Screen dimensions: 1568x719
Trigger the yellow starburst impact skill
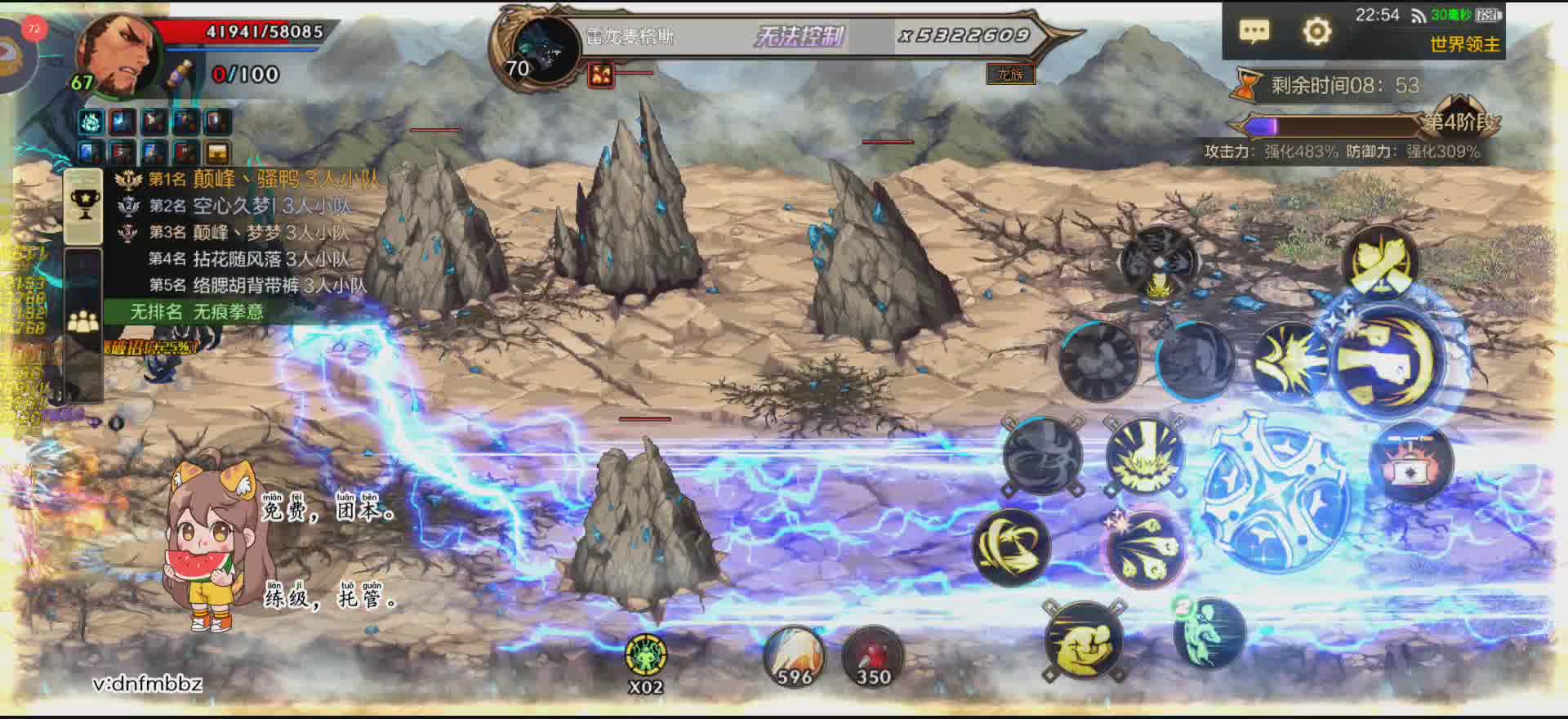point(1291,361)
